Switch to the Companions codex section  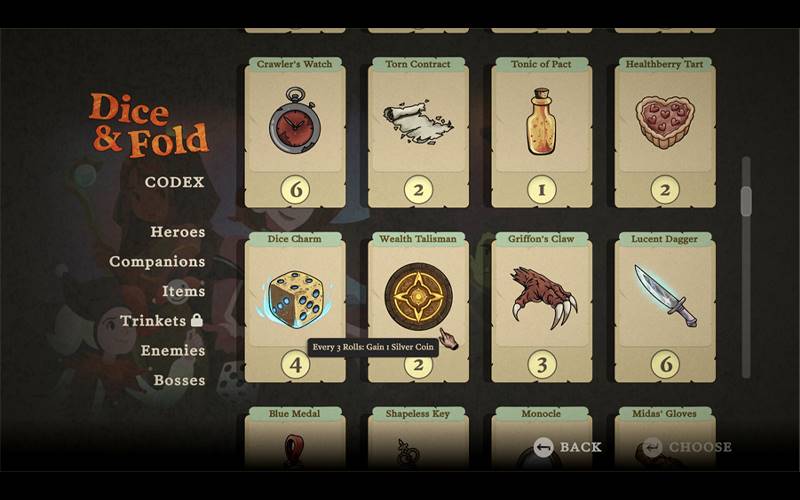click(x=157, y=262)
